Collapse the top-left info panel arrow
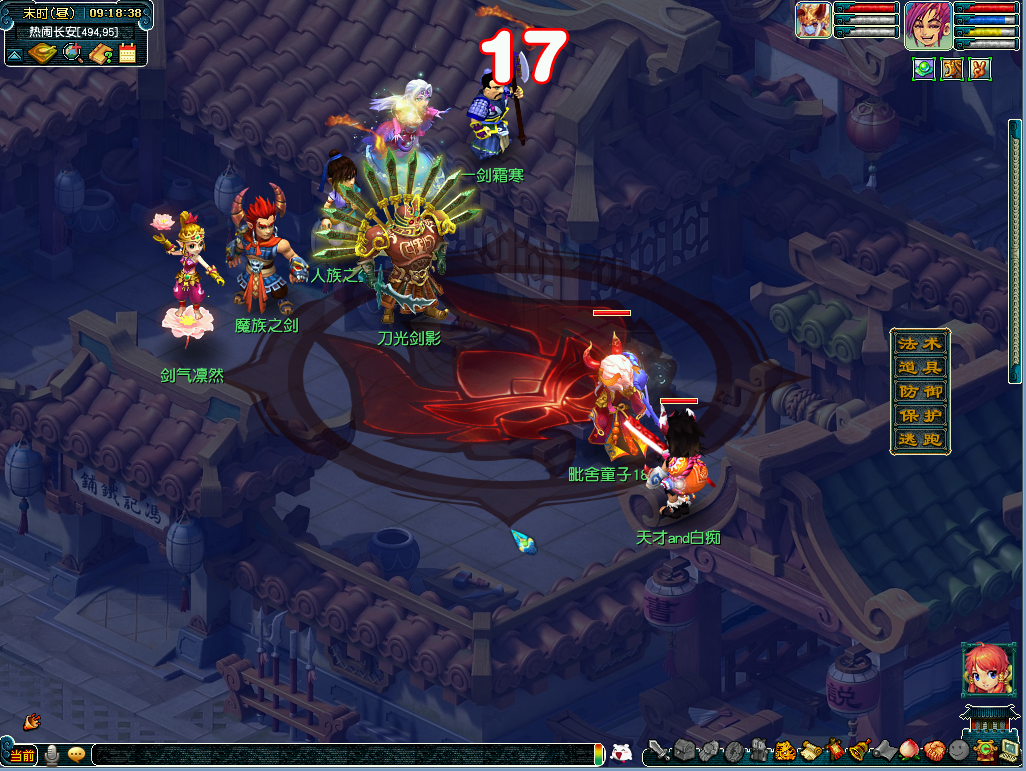The width and height of the screenshot is (1026, 771). coord(15,54)
